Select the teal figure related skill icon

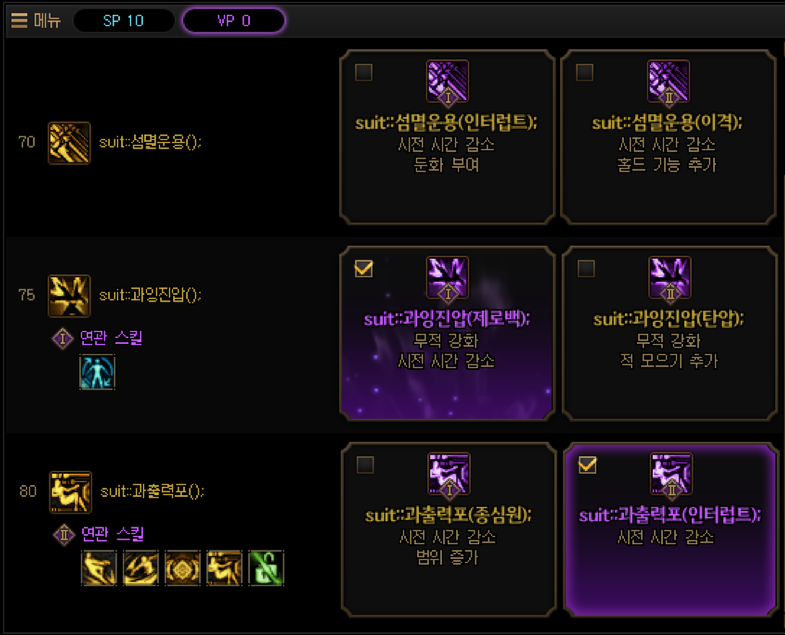pos(98,372)
